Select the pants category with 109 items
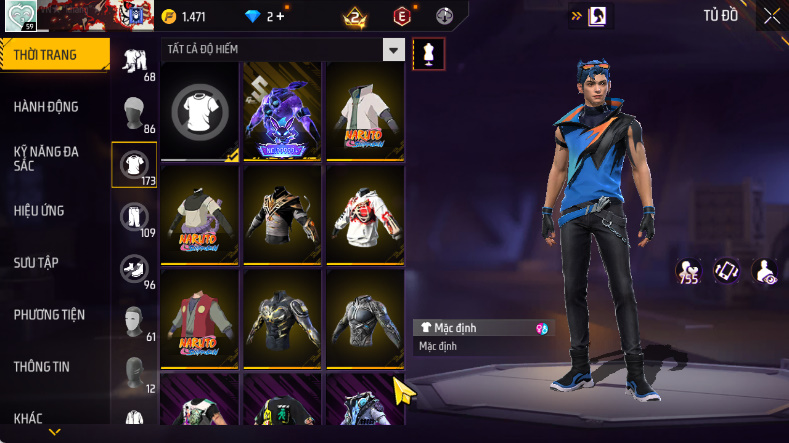 point(134,216)
